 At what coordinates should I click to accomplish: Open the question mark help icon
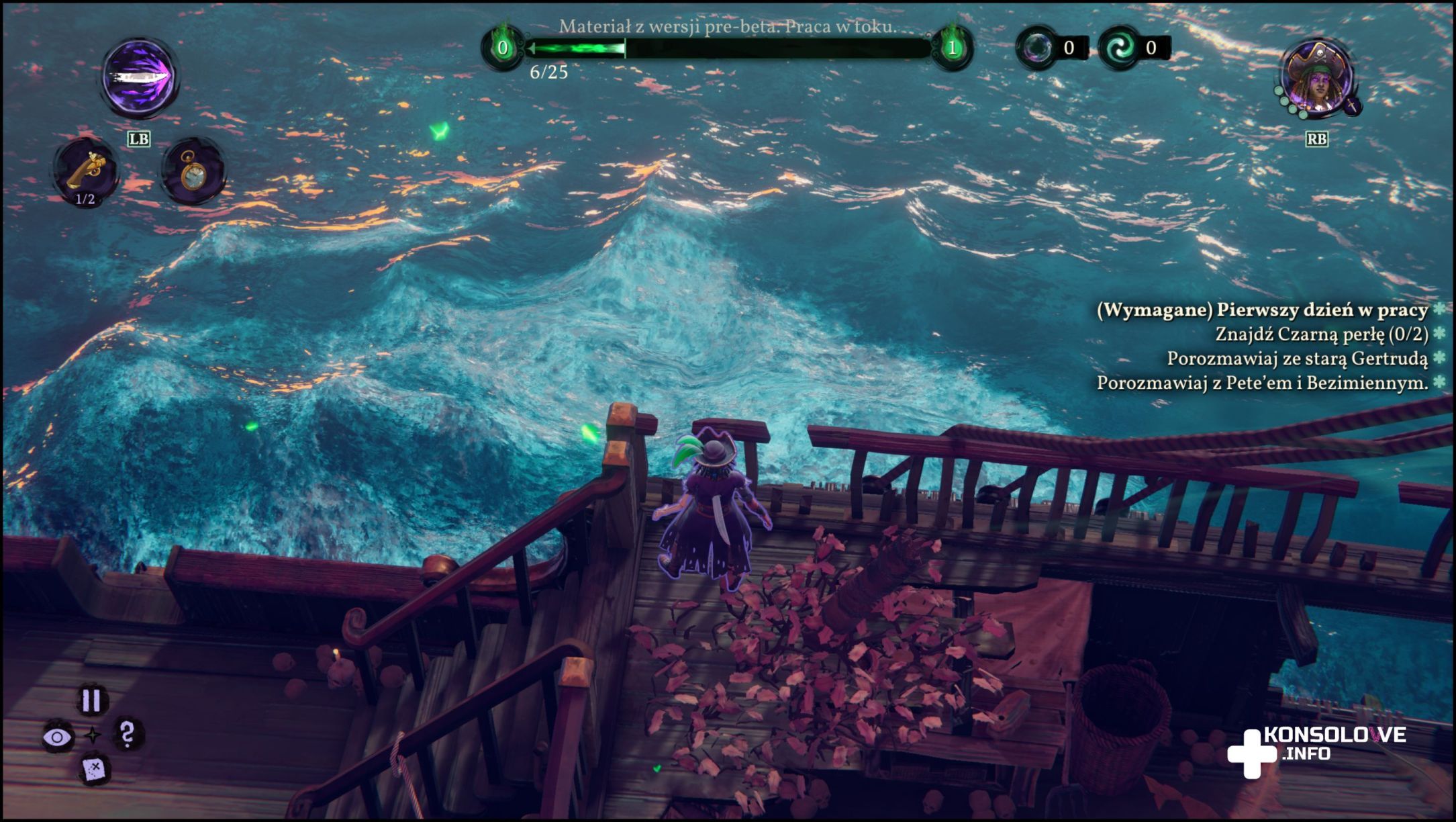[127, 734]
